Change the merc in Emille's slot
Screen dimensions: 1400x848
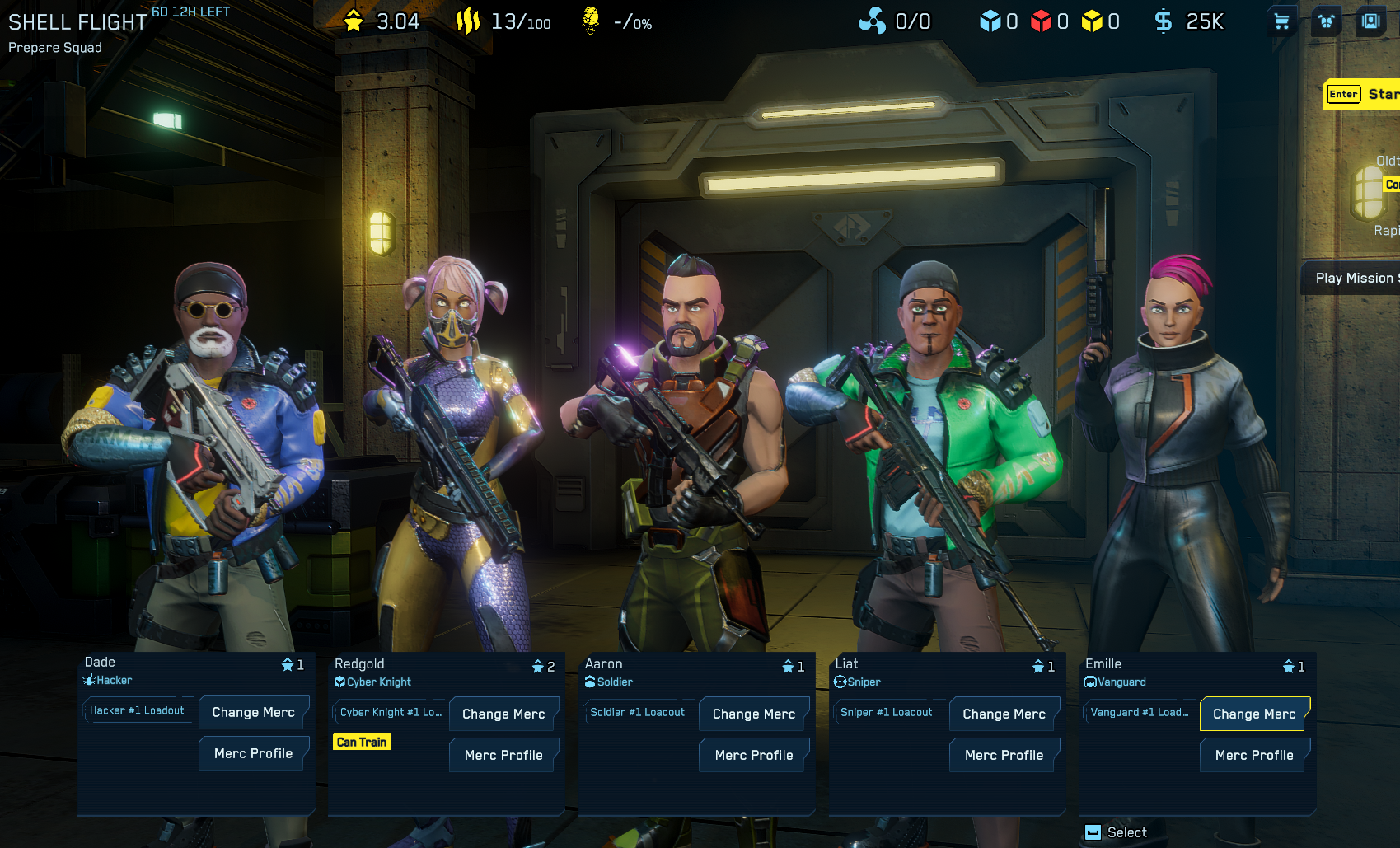pos(1254,714)
